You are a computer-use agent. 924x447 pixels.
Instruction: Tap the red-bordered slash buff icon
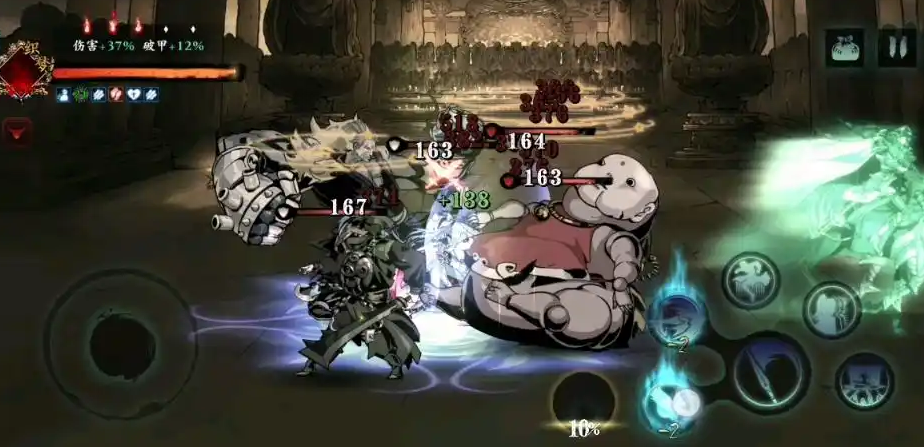point(116,94)
